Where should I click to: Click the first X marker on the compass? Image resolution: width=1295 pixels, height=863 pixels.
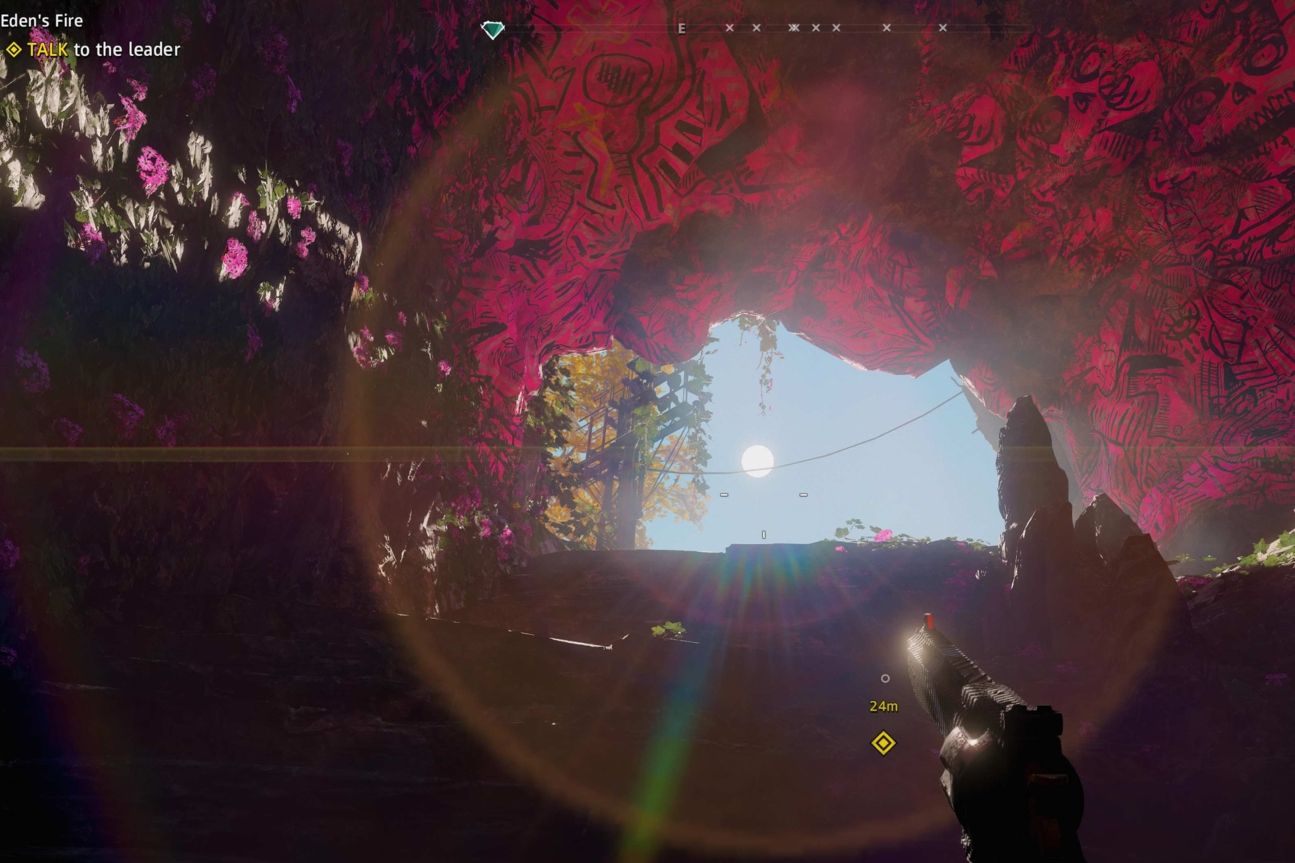click(729, 28)
